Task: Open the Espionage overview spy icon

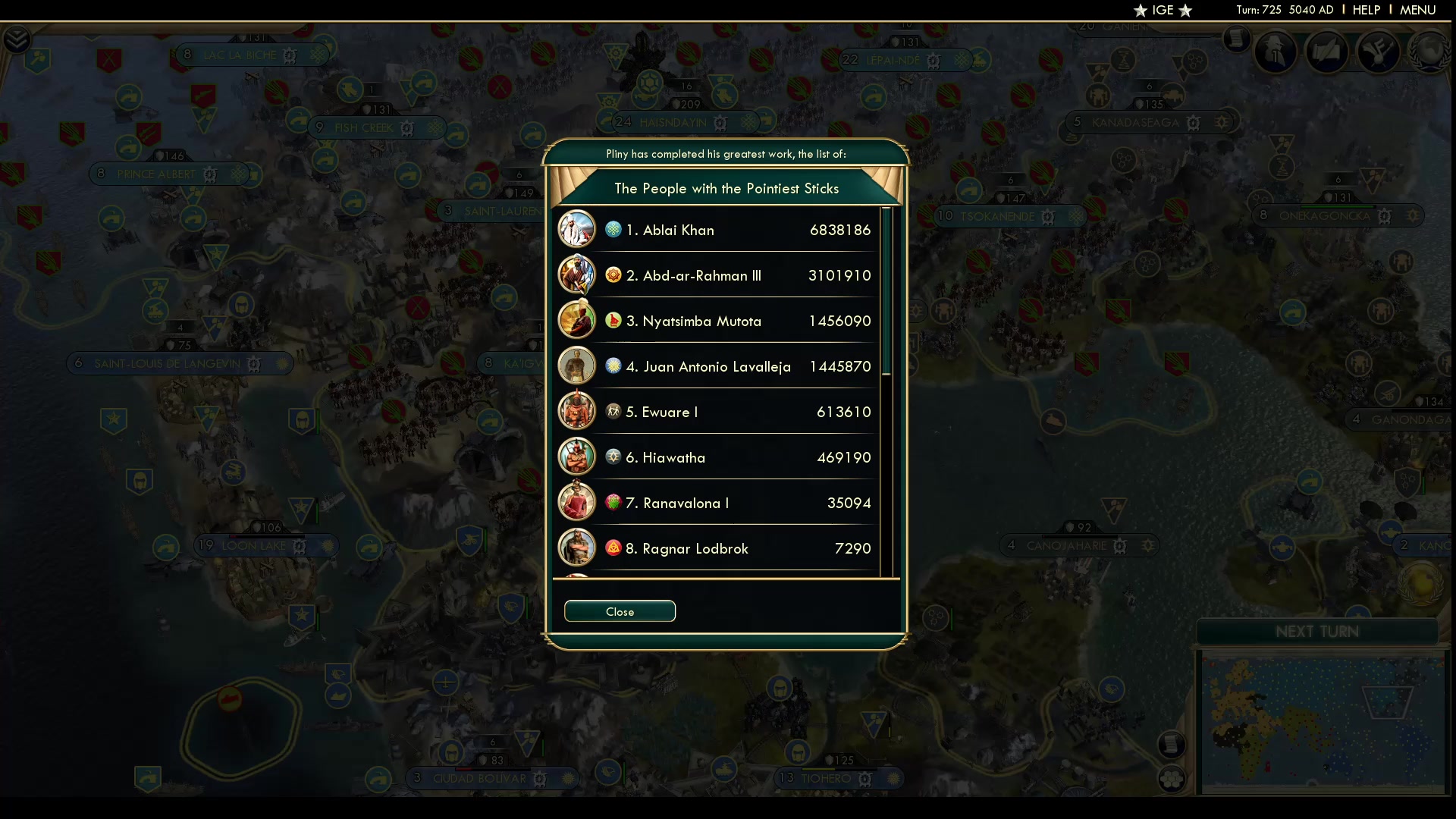Action: point(1275,51)
